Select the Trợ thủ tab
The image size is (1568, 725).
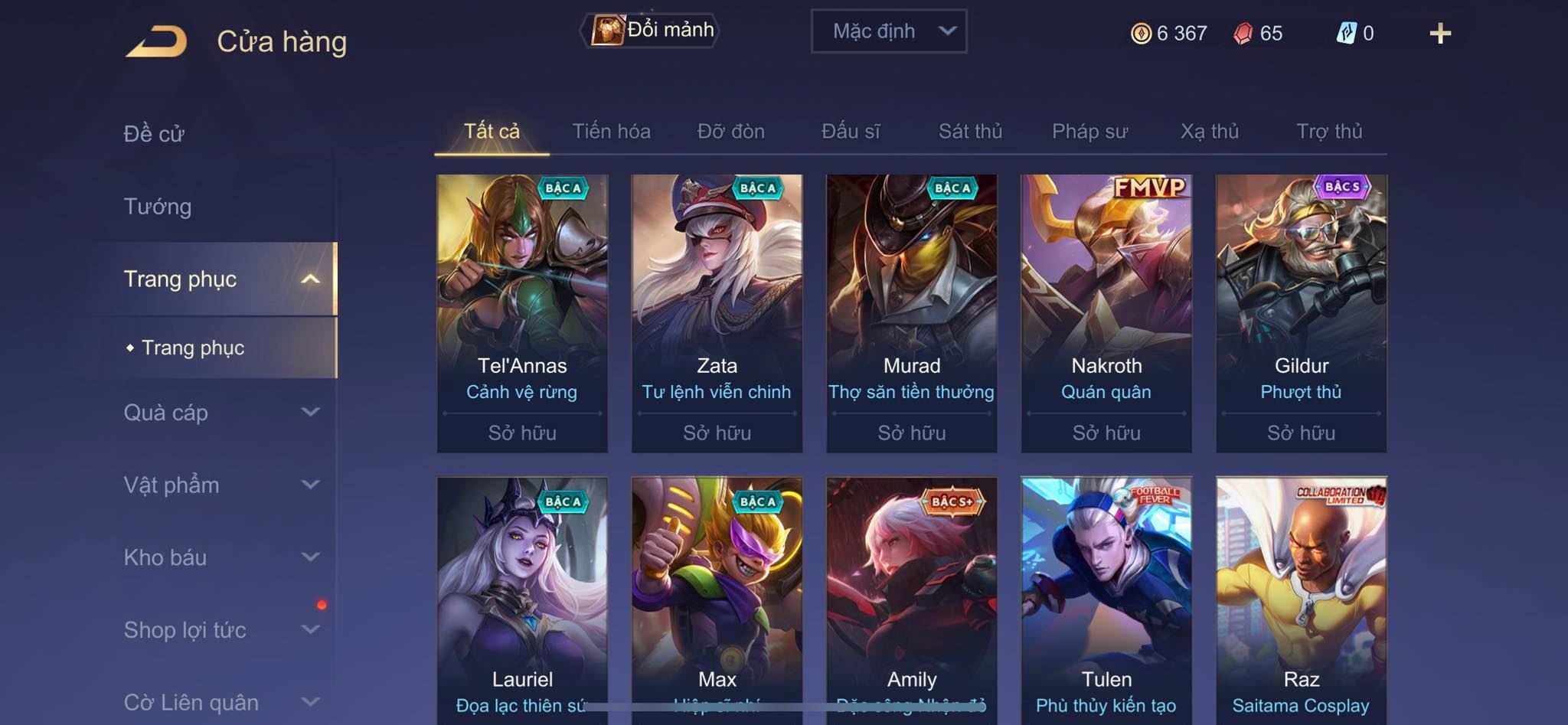[1329, 132]
